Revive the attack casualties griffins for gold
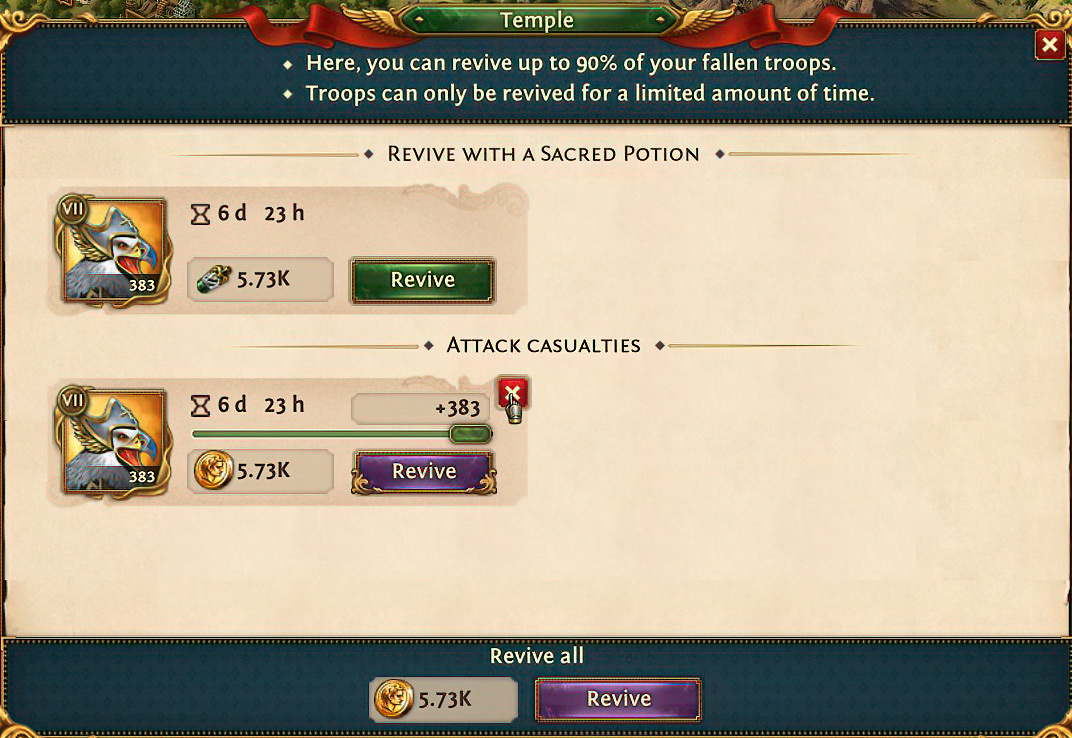The image size is (1072, 738). 424,472
